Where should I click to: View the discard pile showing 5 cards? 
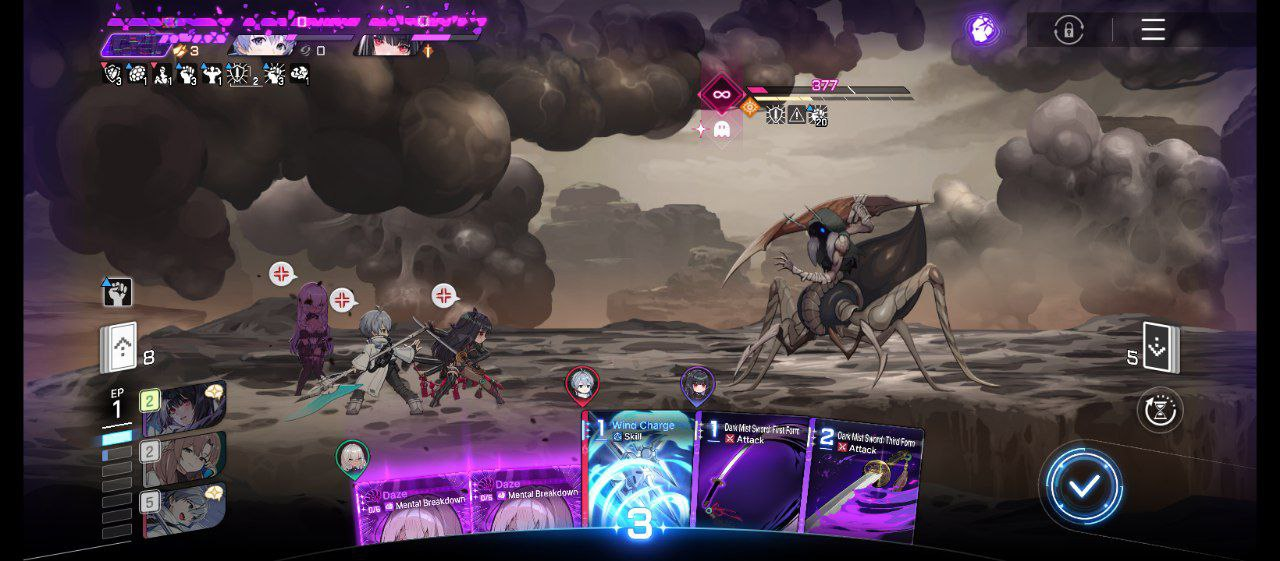1161,348
